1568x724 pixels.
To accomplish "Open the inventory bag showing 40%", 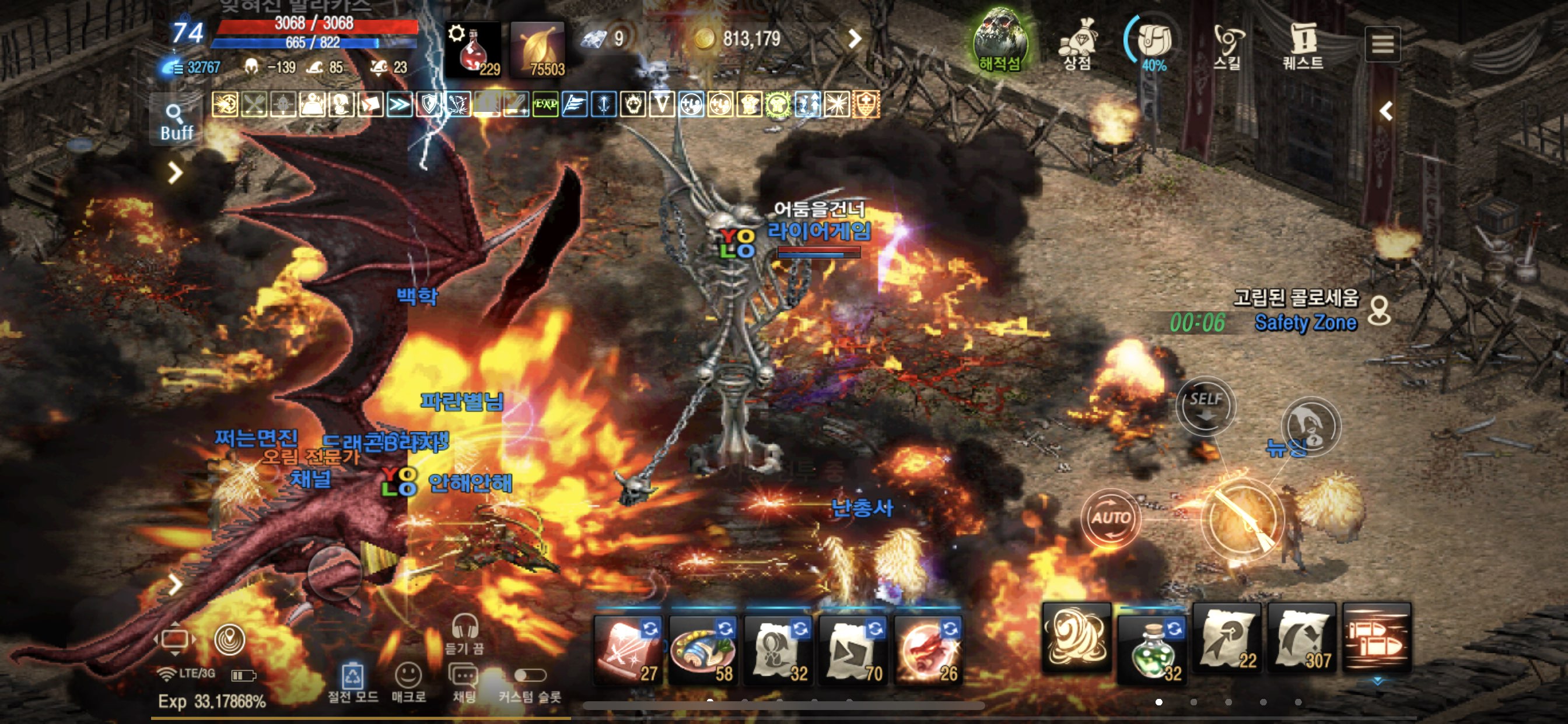I will pyautogui.click(x=1153, y=43).
